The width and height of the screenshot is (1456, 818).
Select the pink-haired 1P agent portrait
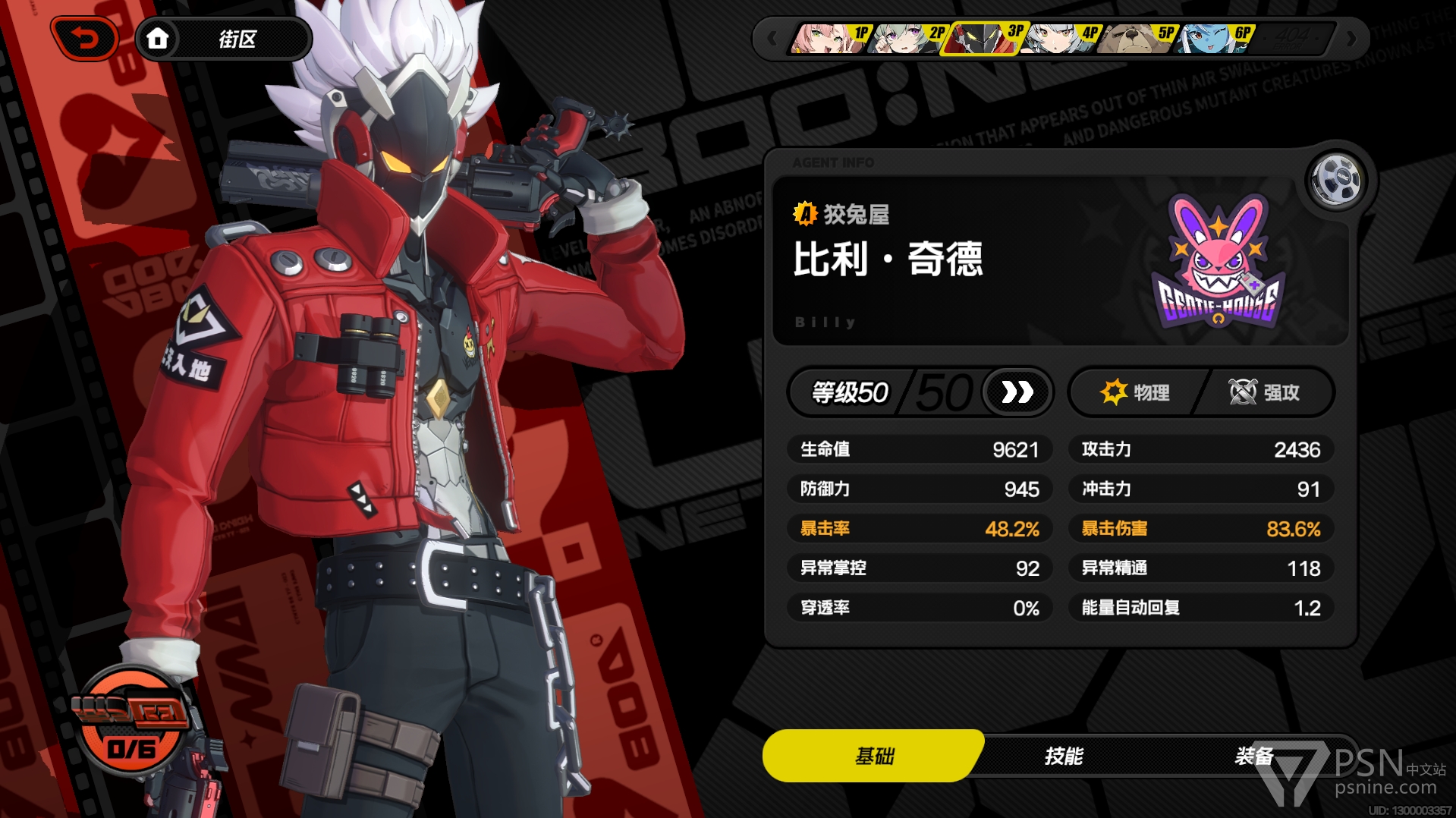pos(829,37)
